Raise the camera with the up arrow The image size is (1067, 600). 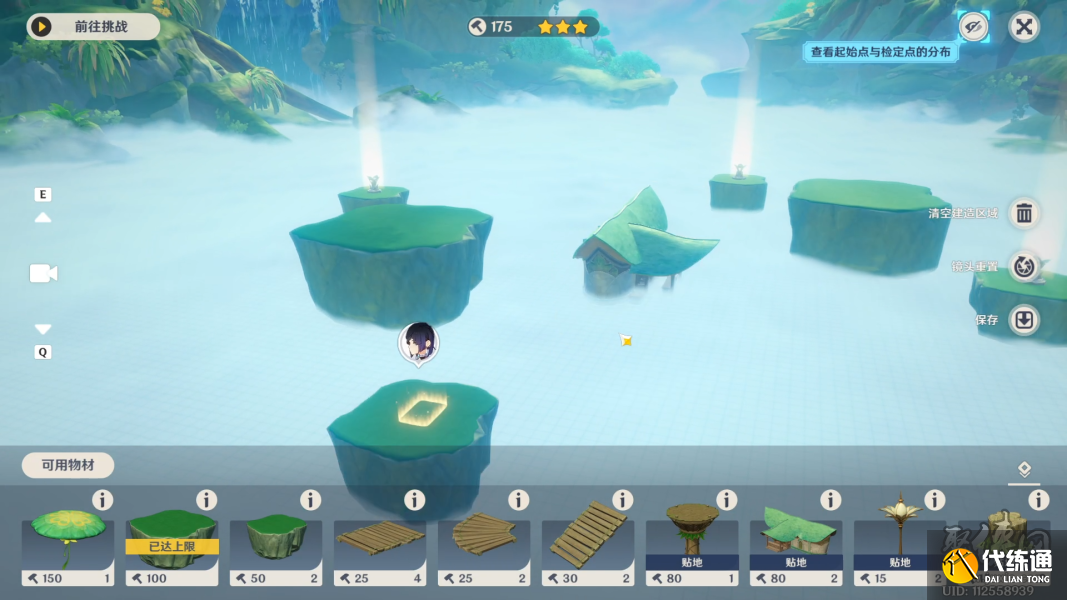click(43, 217)
